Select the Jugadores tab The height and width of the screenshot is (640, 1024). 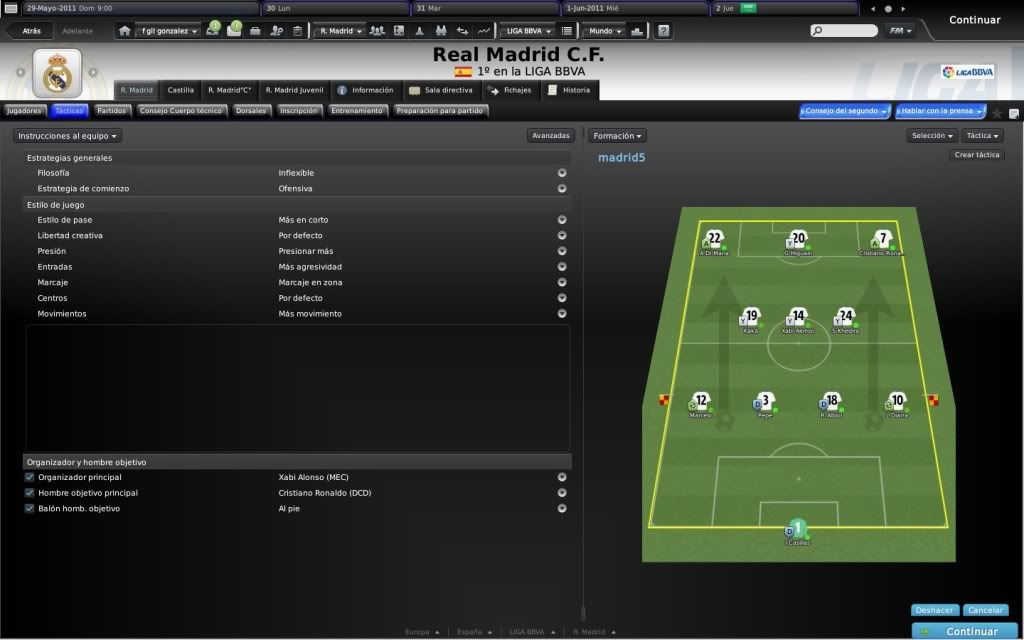click(24, 111)
